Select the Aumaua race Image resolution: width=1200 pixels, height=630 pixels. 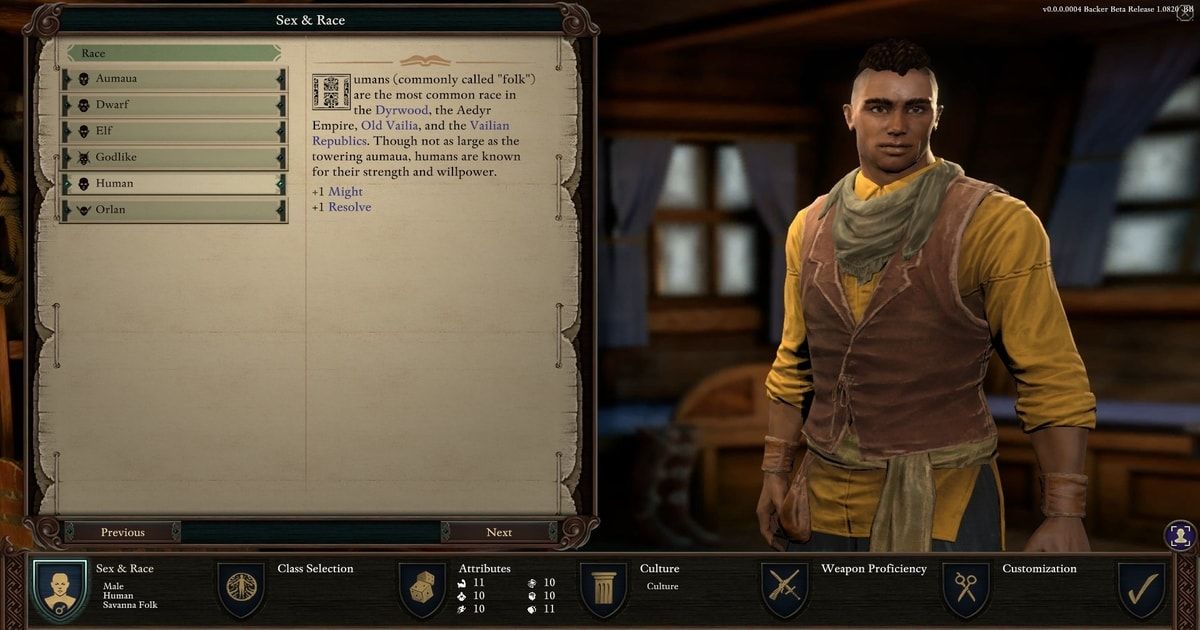tap(174, 79)
